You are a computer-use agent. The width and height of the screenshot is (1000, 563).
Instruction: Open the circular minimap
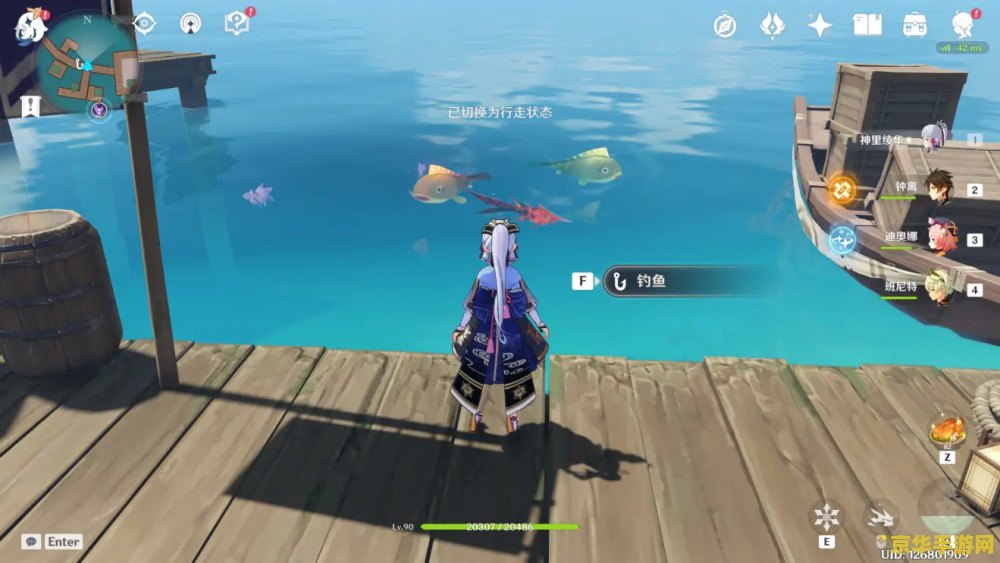(86, 62)
